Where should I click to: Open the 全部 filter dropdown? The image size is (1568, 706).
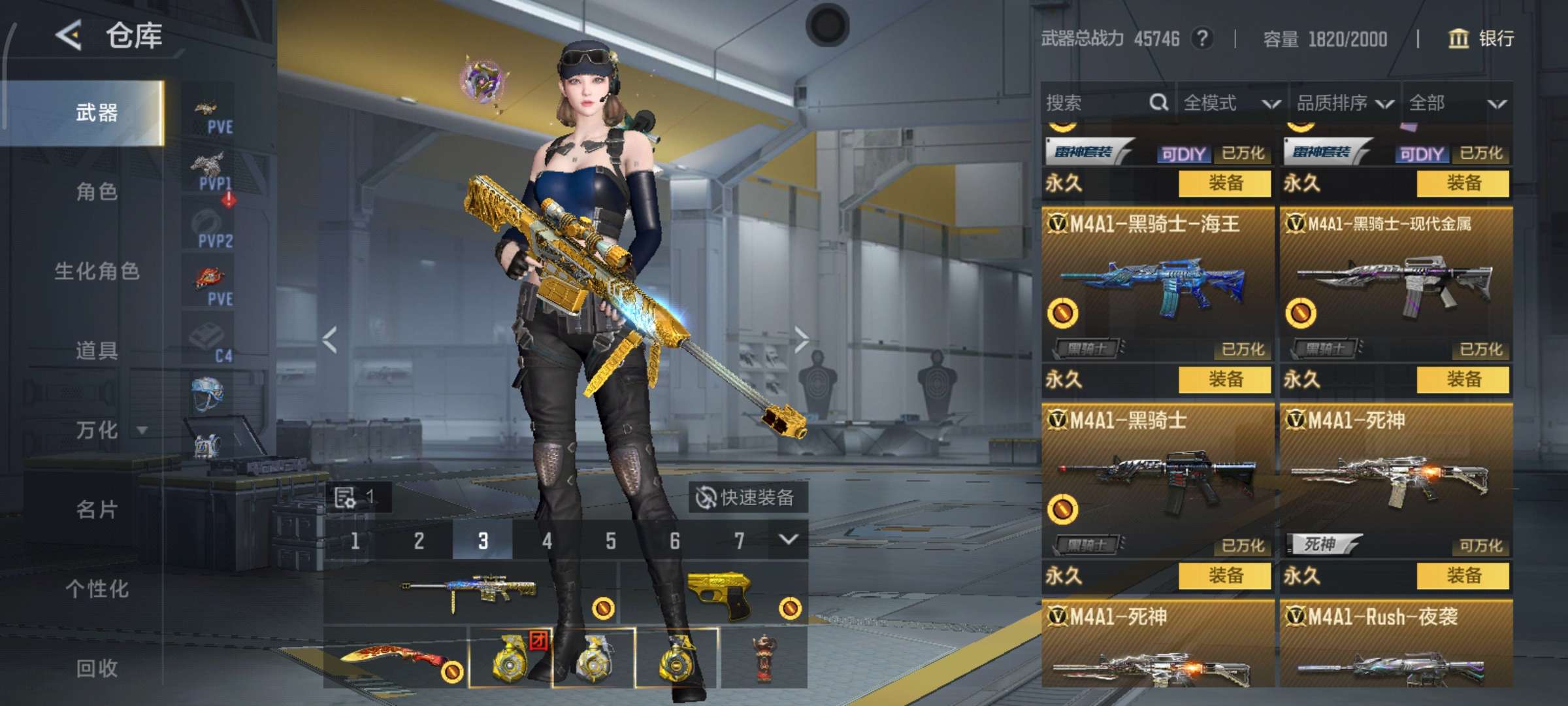[x=1457, y=103]
